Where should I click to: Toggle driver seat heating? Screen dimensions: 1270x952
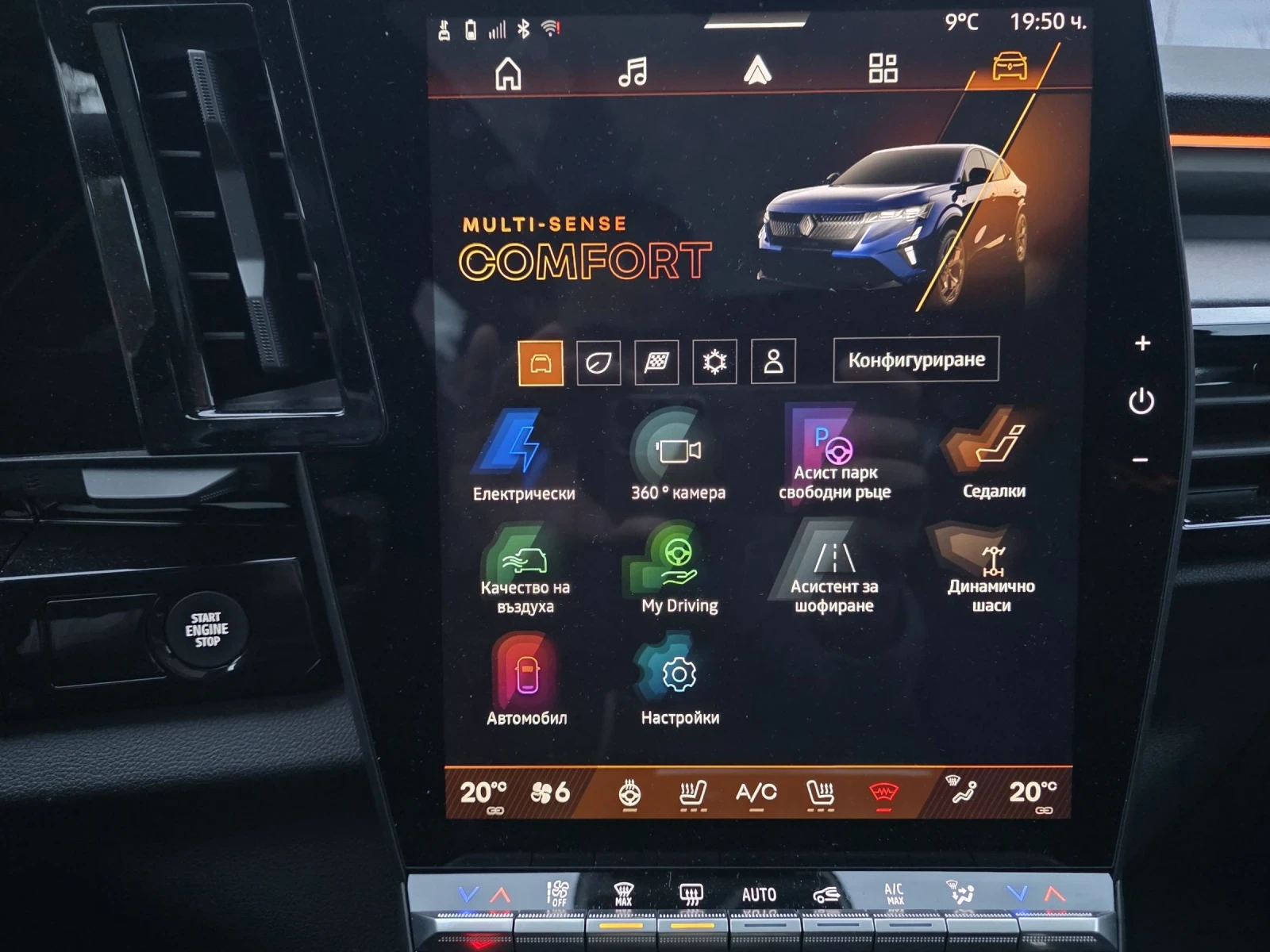tap(692, 793)
